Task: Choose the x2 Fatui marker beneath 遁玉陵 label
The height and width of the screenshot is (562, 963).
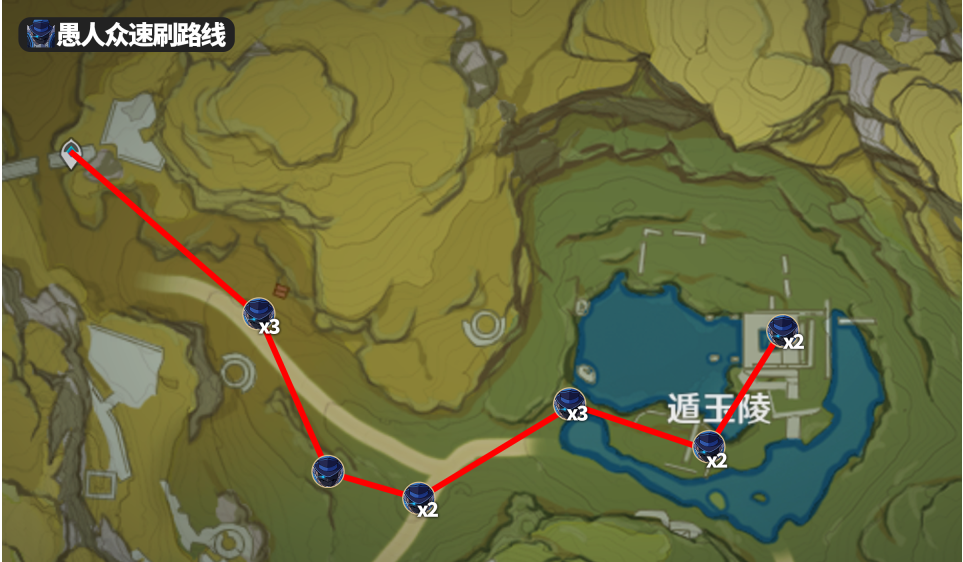Action: (710, 446)
